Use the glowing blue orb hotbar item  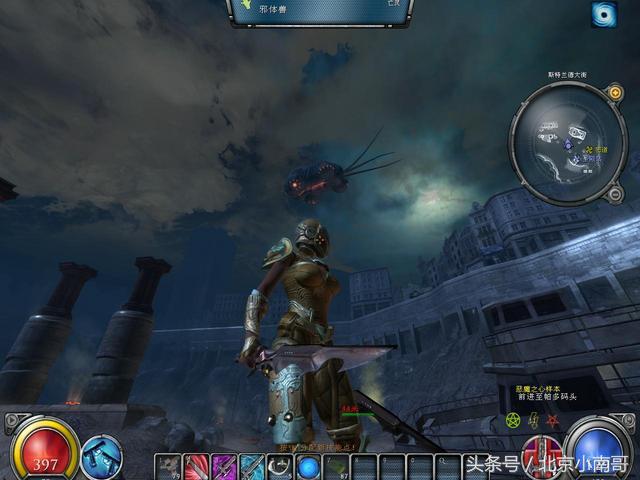pyautogui.click(x=309, y=467)
